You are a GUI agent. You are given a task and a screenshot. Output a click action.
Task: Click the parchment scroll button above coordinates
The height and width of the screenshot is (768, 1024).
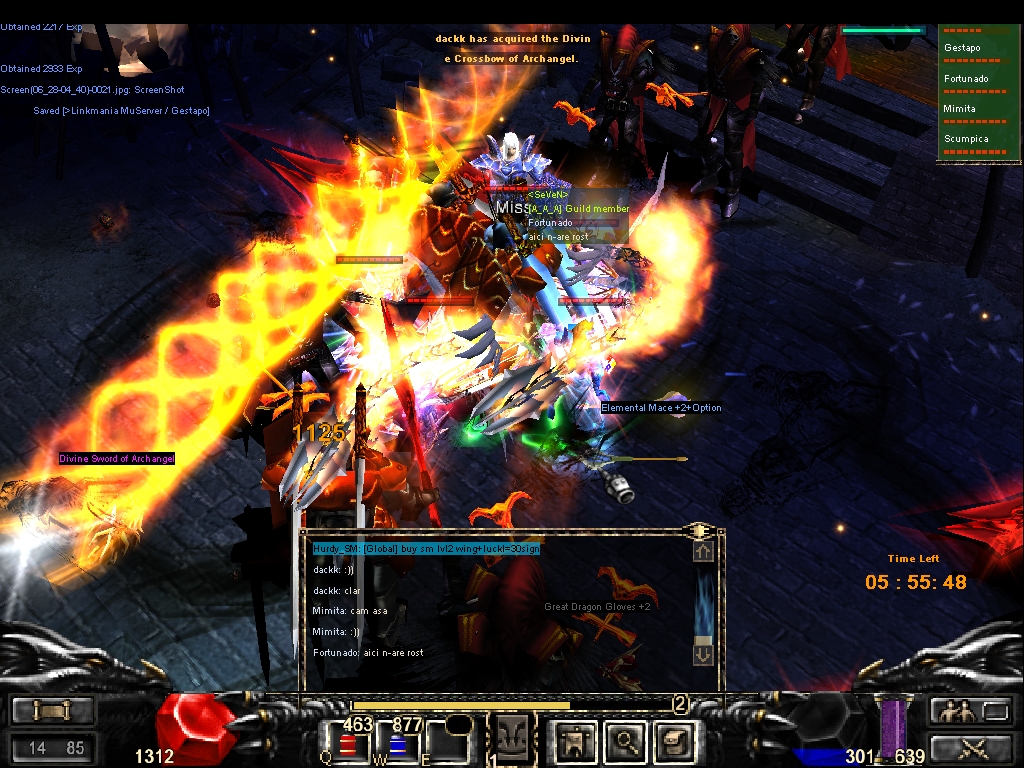(x=52, y=711)
